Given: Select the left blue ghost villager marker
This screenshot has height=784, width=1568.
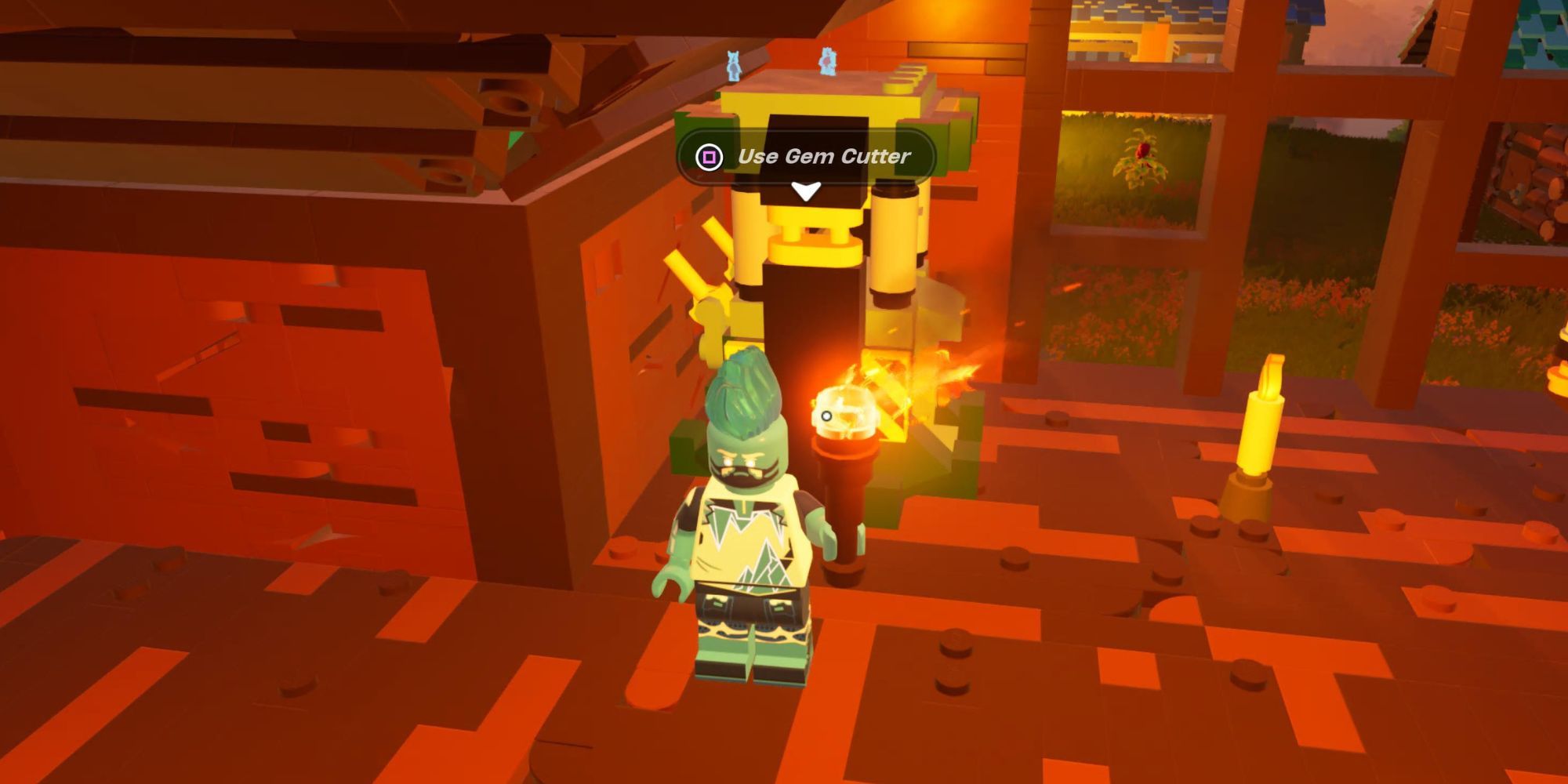Looking at the screenshot, I should tap(732, 67).
